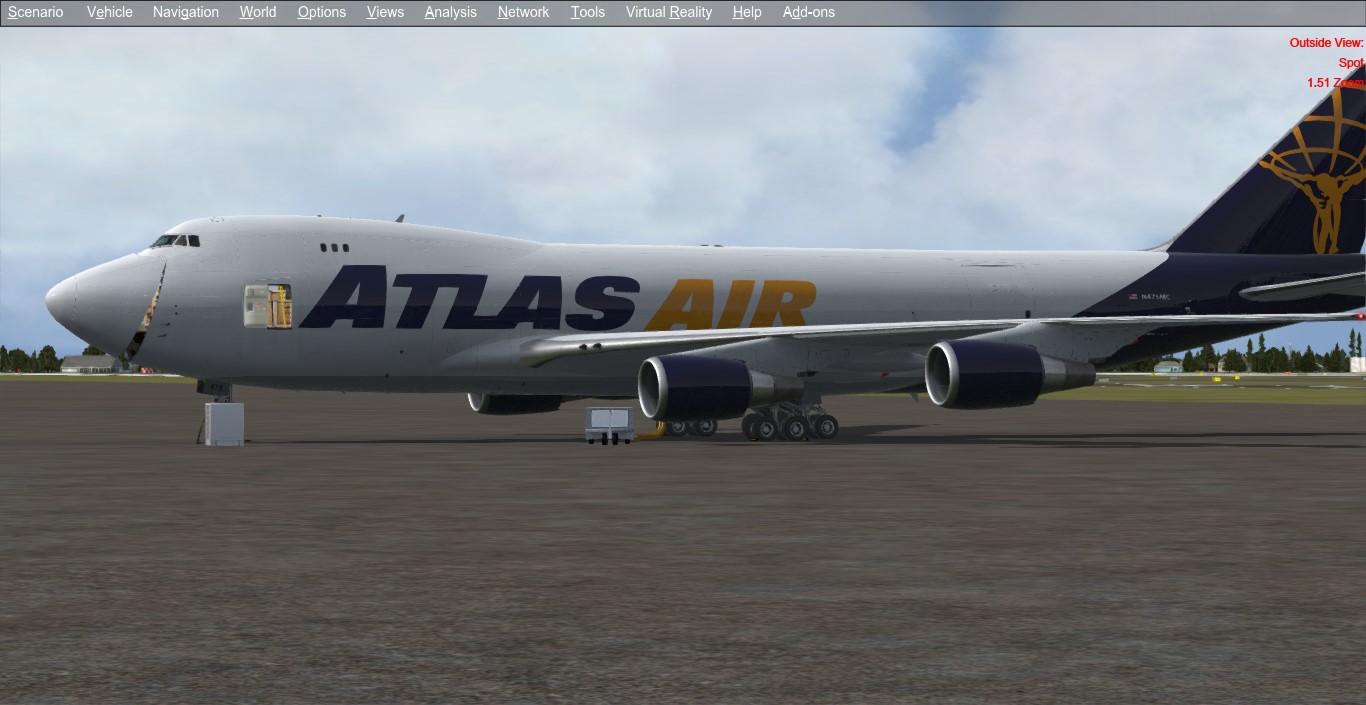Select the Vehicle menu
Image resolution: width=1366 pixels, height=705 pixels.
pyautogui.click(x=110, y=12)
